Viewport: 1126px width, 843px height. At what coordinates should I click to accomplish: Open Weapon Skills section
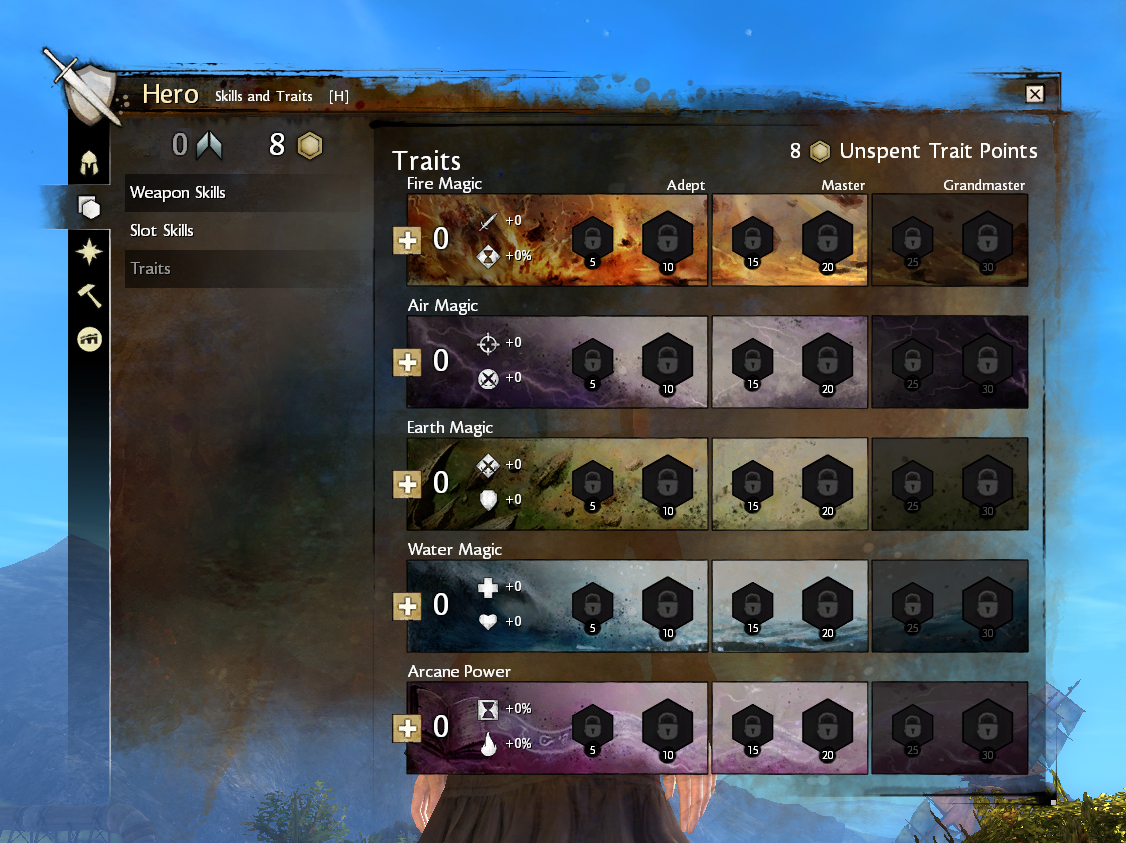pos(178,192)
